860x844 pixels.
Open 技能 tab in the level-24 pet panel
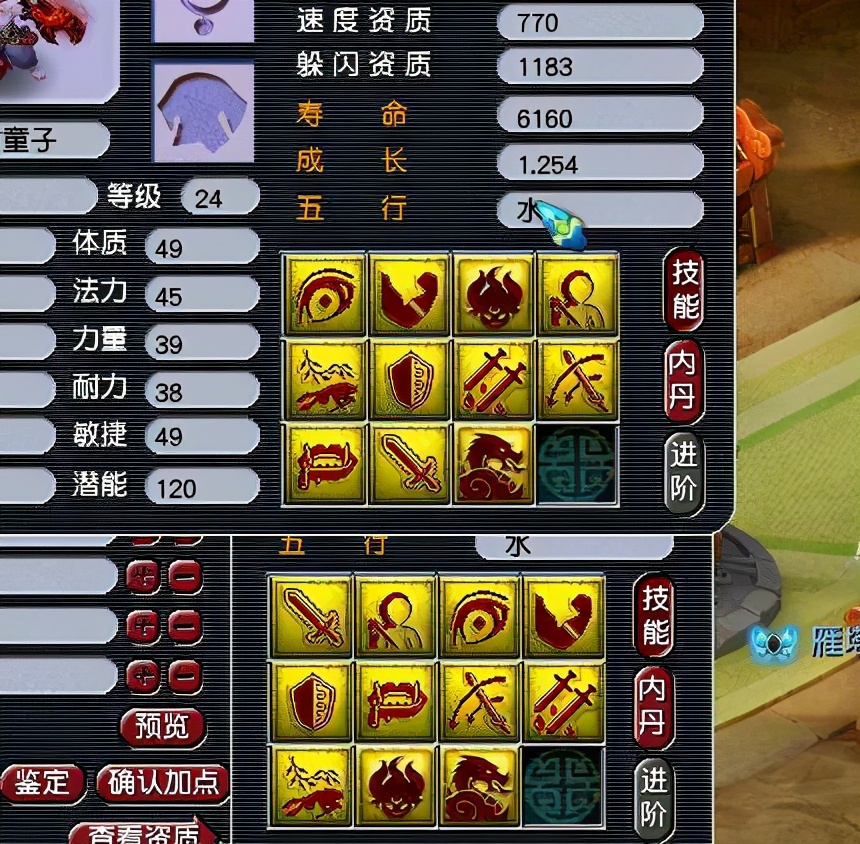tap(685, 288)
